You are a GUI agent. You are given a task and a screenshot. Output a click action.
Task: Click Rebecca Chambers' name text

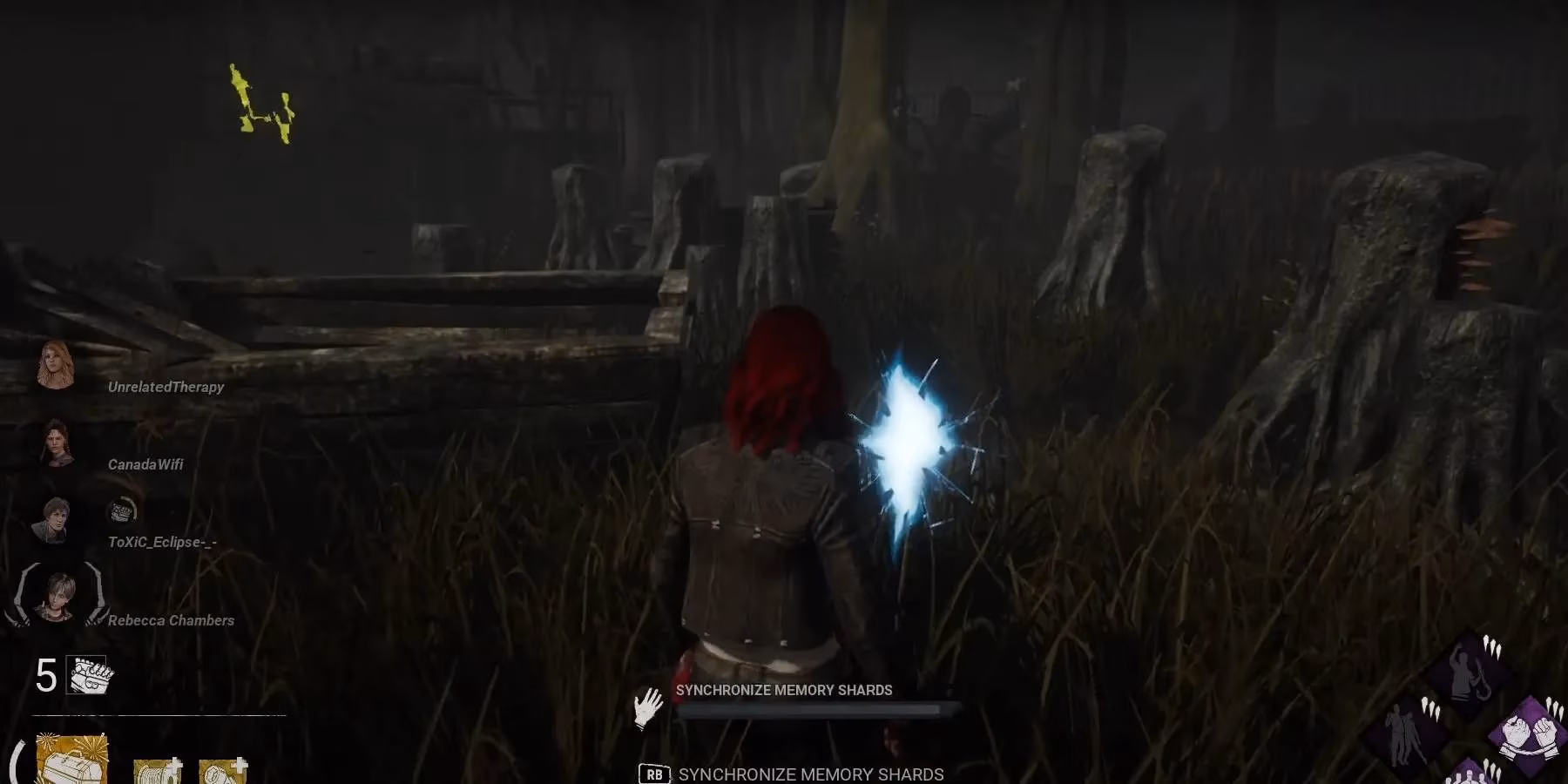[171, 620]
